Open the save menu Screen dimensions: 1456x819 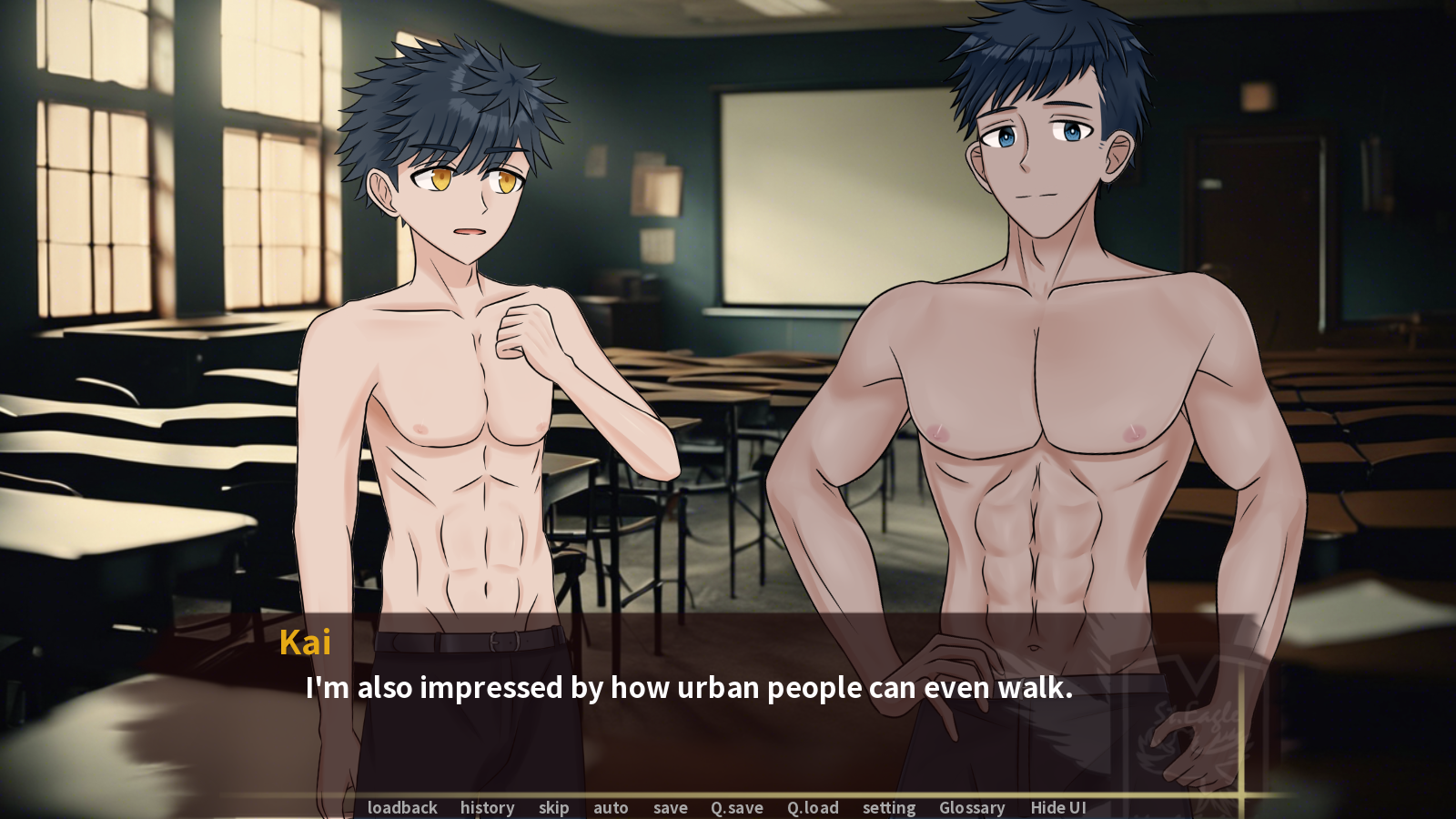coord(670,807)
